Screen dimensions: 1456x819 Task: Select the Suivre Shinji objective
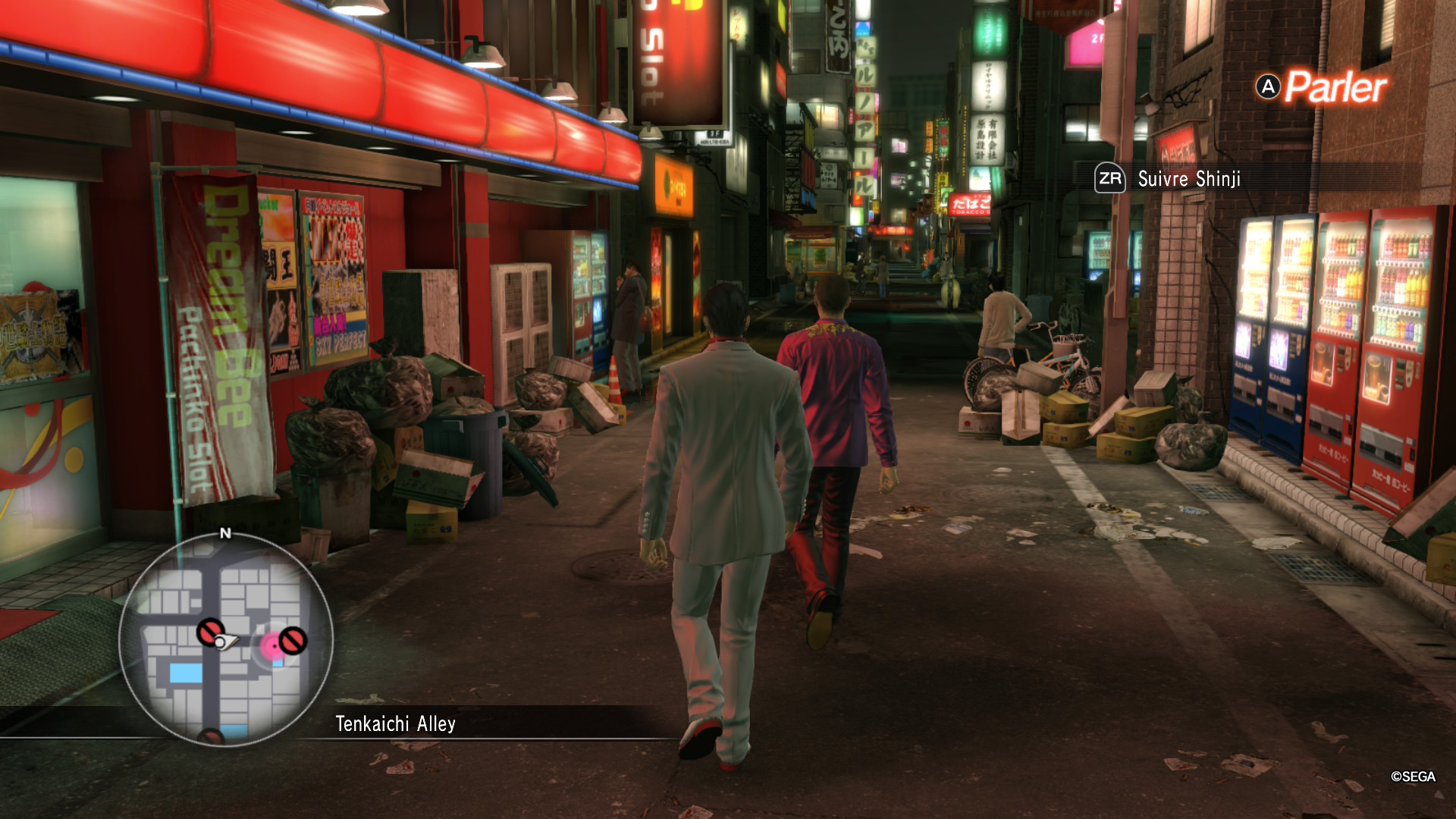coord(1188,179)
